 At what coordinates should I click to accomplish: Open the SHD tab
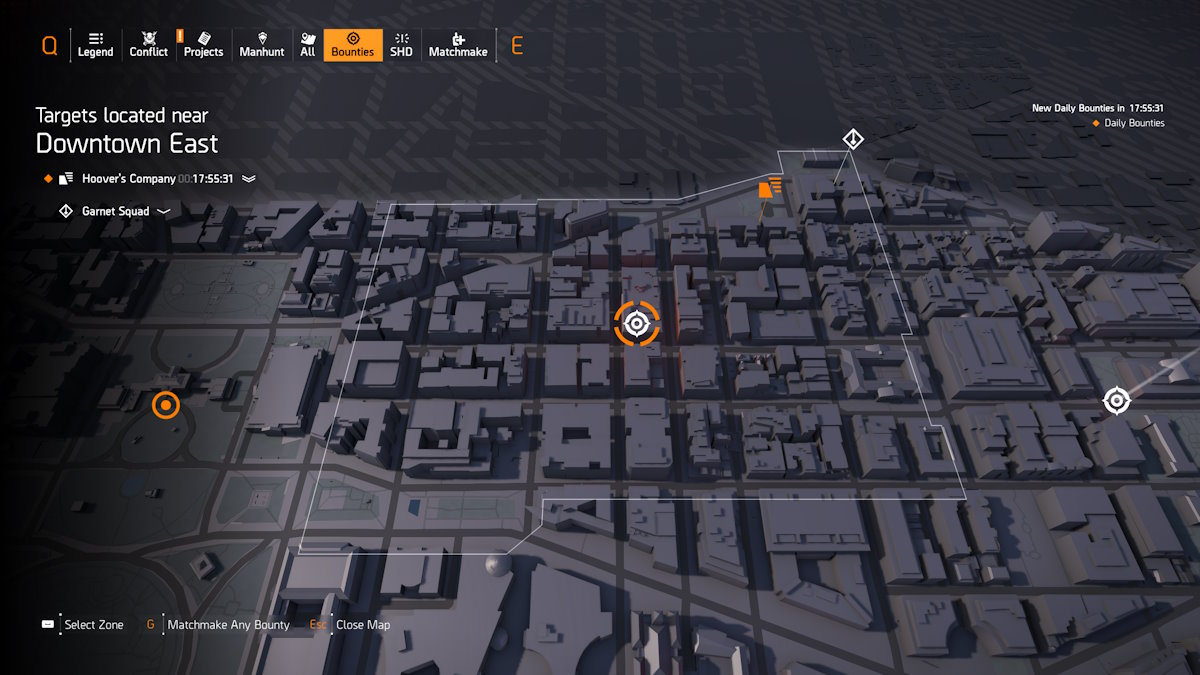click(x=401, y=45)
